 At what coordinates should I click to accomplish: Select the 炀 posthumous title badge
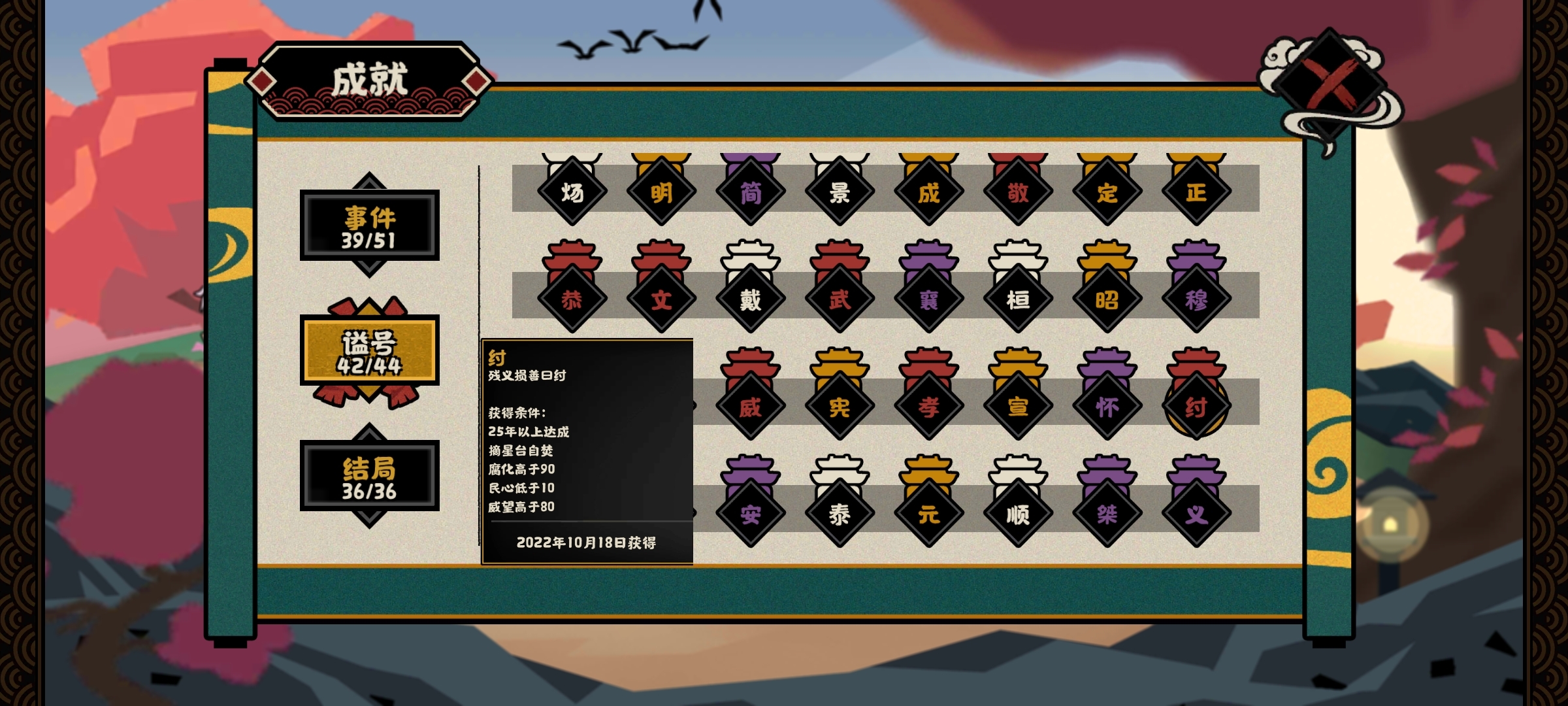coord(572,192)
